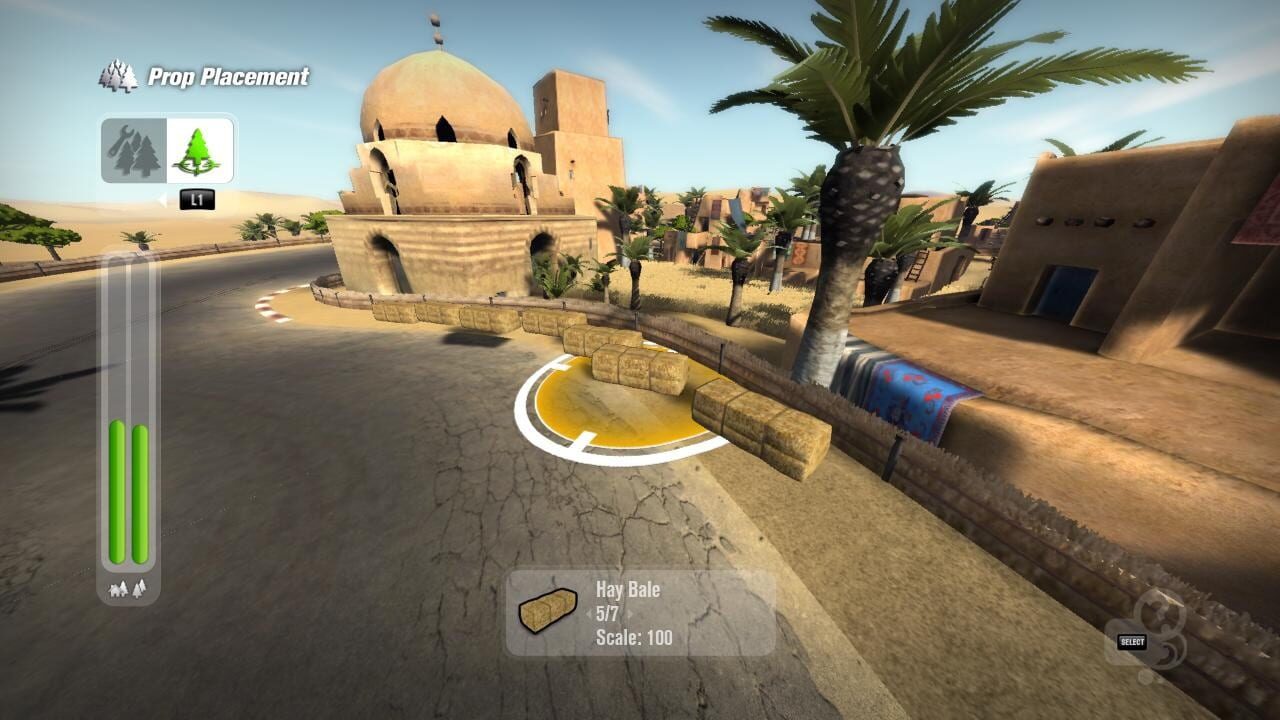Image resolution: width=1280 pixels, height=720 pixels.
Task: Click the Hay Bale name label
Action: (x=630, y=590)
